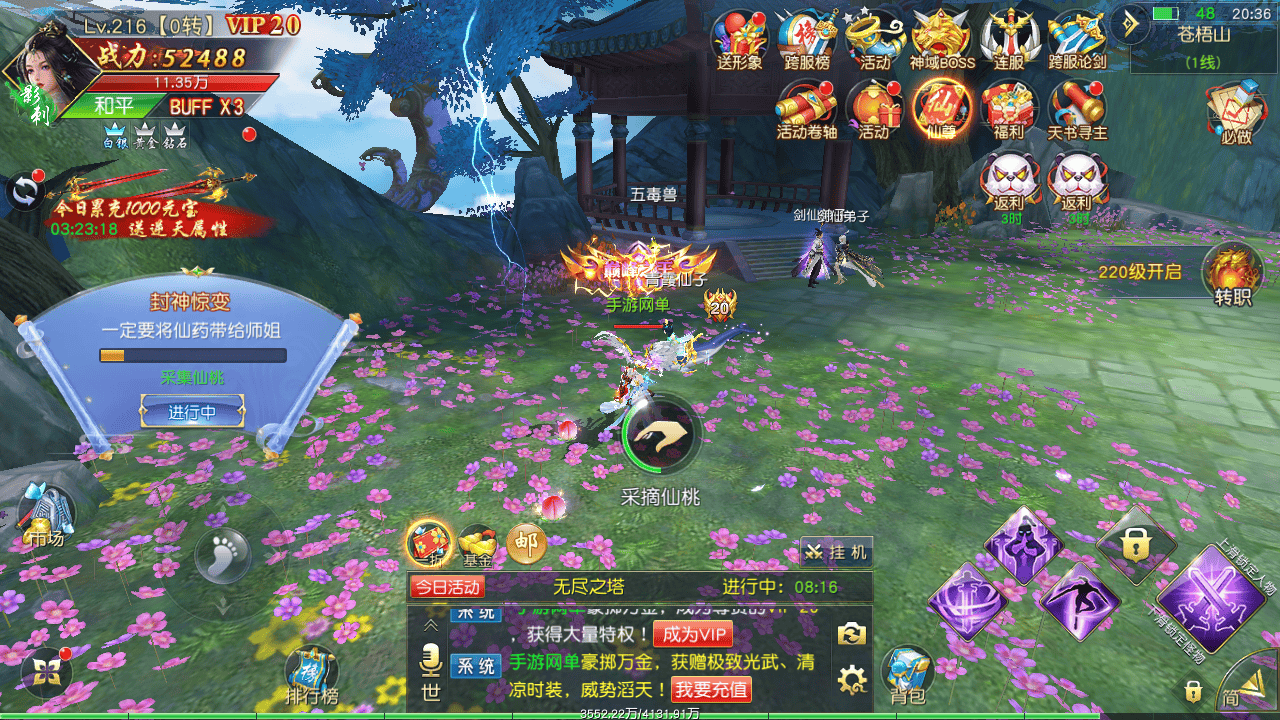Click the 进行中 quest progress button
The width and height of the screenshot is (1280, 720).
[x=192, y=411]
